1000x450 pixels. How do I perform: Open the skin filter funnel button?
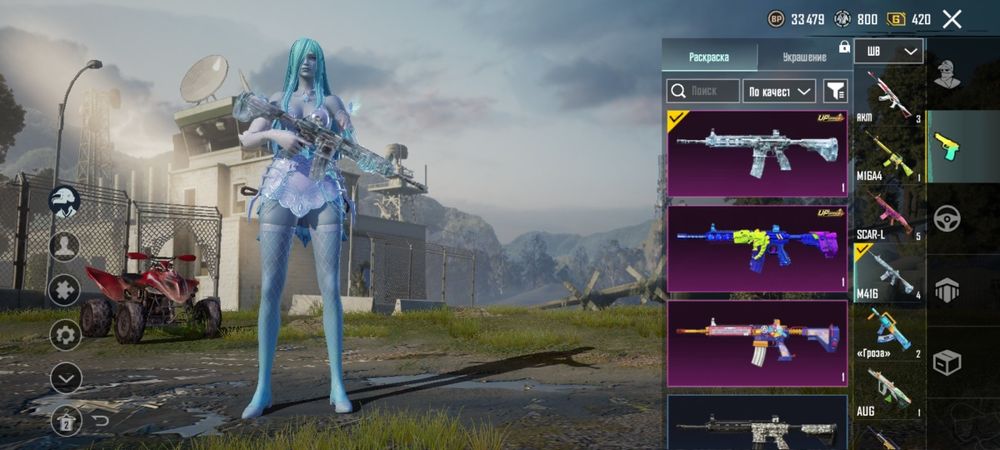pyautogui.click(x=835, y=91)
